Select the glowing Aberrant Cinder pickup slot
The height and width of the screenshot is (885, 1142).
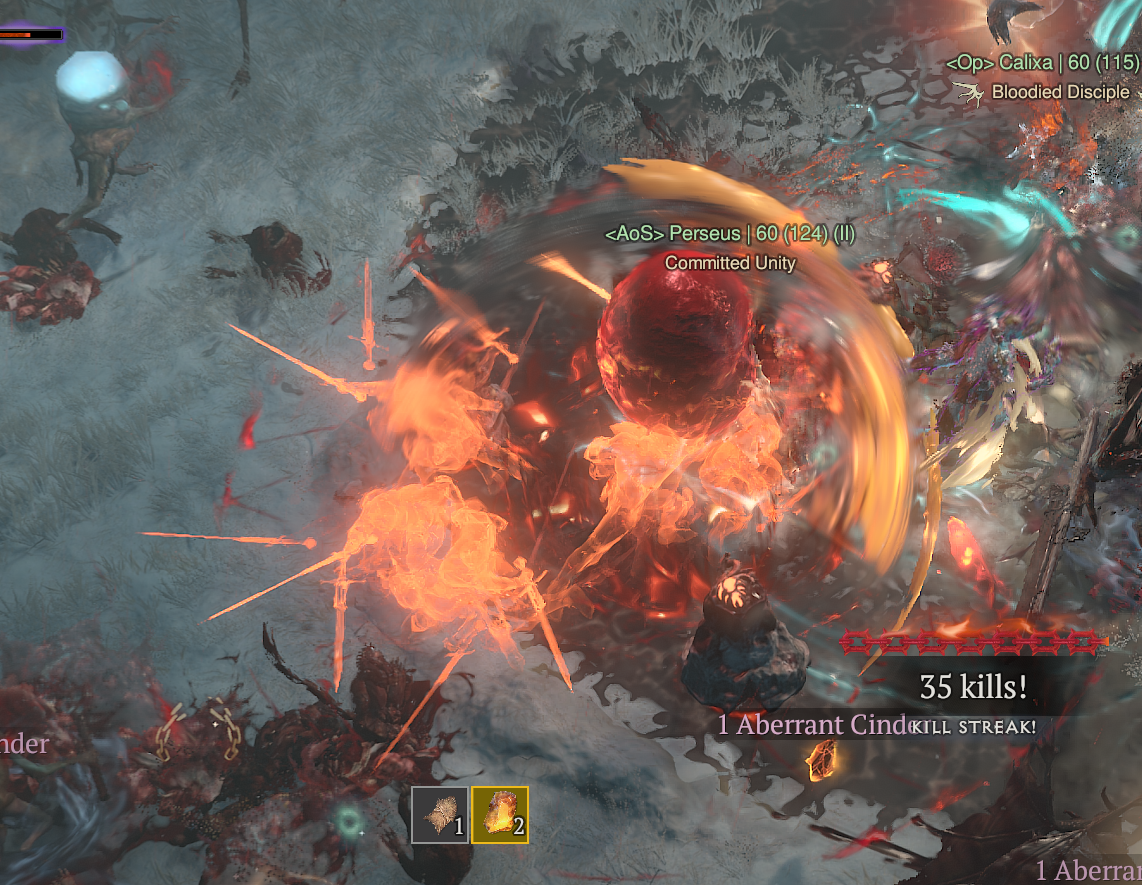[499, 815]
